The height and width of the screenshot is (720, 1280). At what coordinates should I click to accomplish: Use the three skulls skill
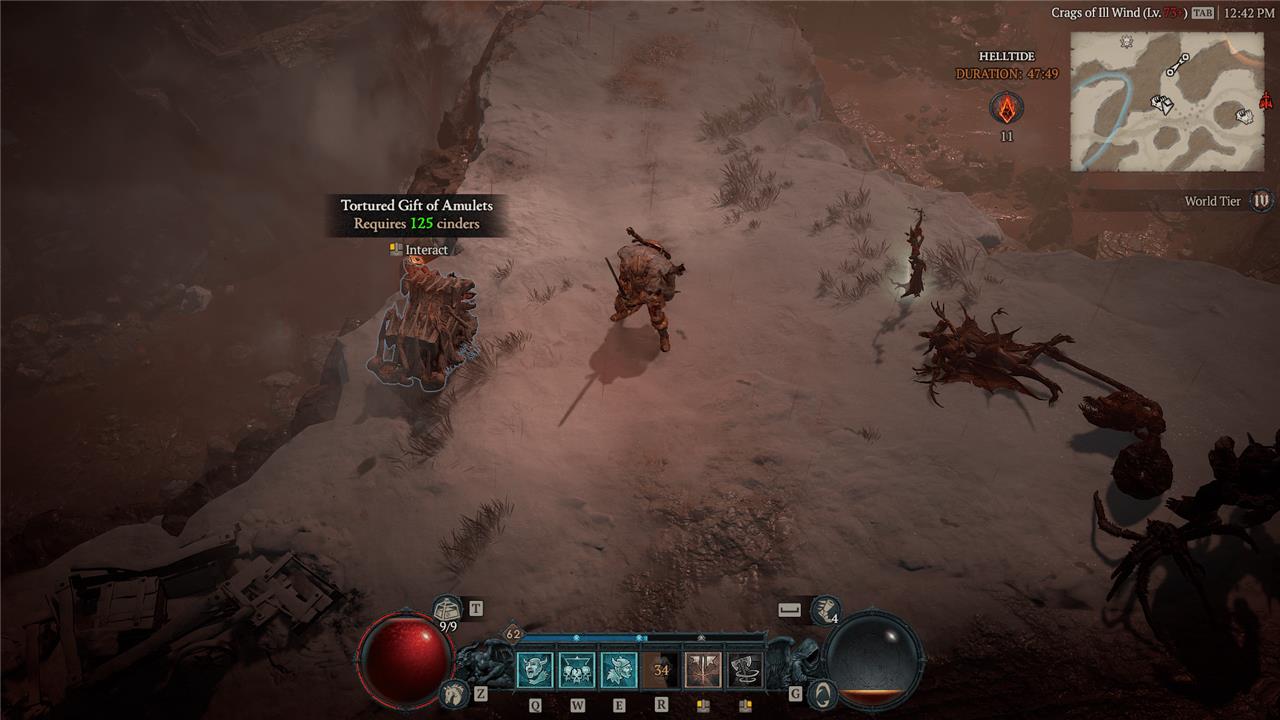(x=577, y=670)
